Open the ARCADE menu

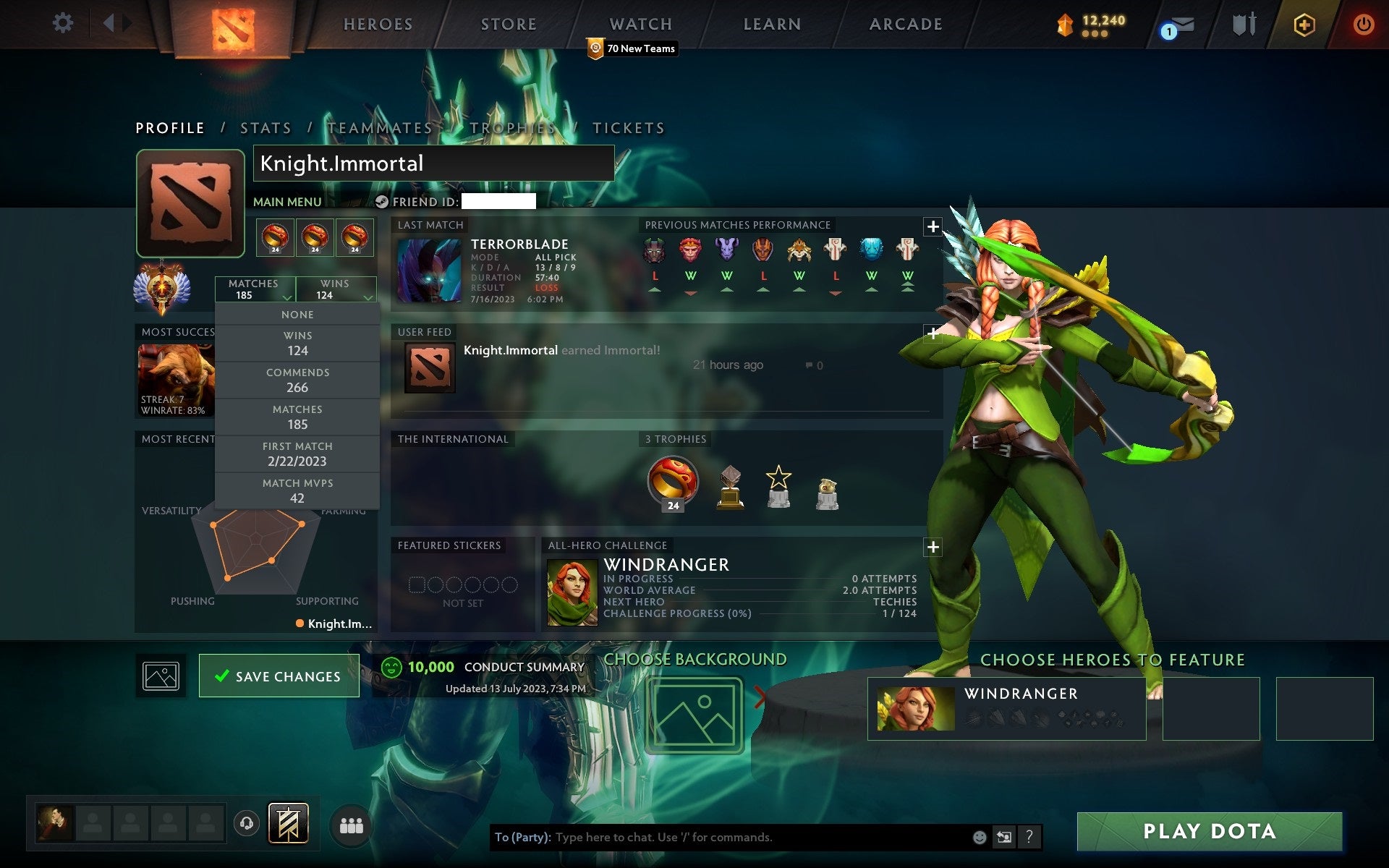coord(904,24)
